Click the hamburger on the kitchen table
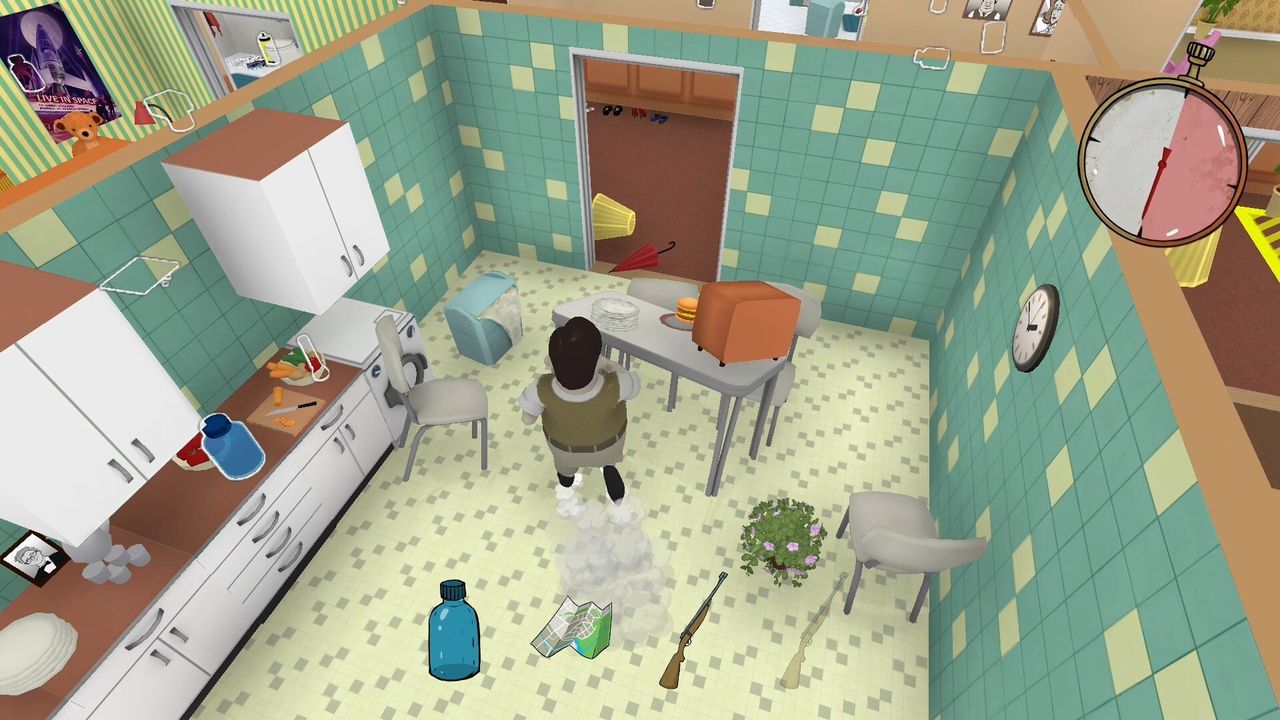This screenshot has height=720, width=1280. (x=685, y=310)
